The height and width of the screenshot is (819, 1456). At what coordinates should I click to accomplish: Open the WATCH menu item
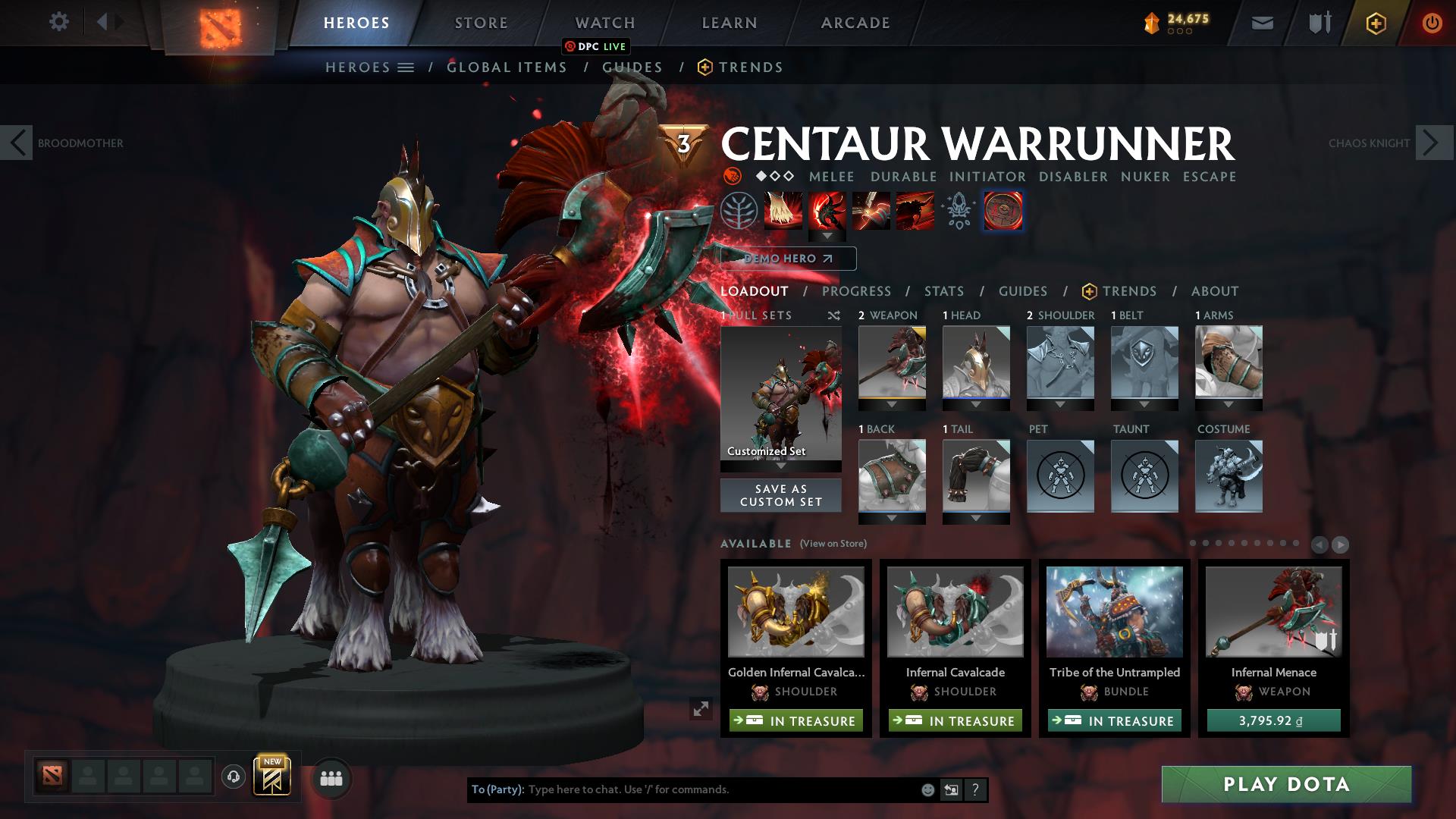[605, 23]
